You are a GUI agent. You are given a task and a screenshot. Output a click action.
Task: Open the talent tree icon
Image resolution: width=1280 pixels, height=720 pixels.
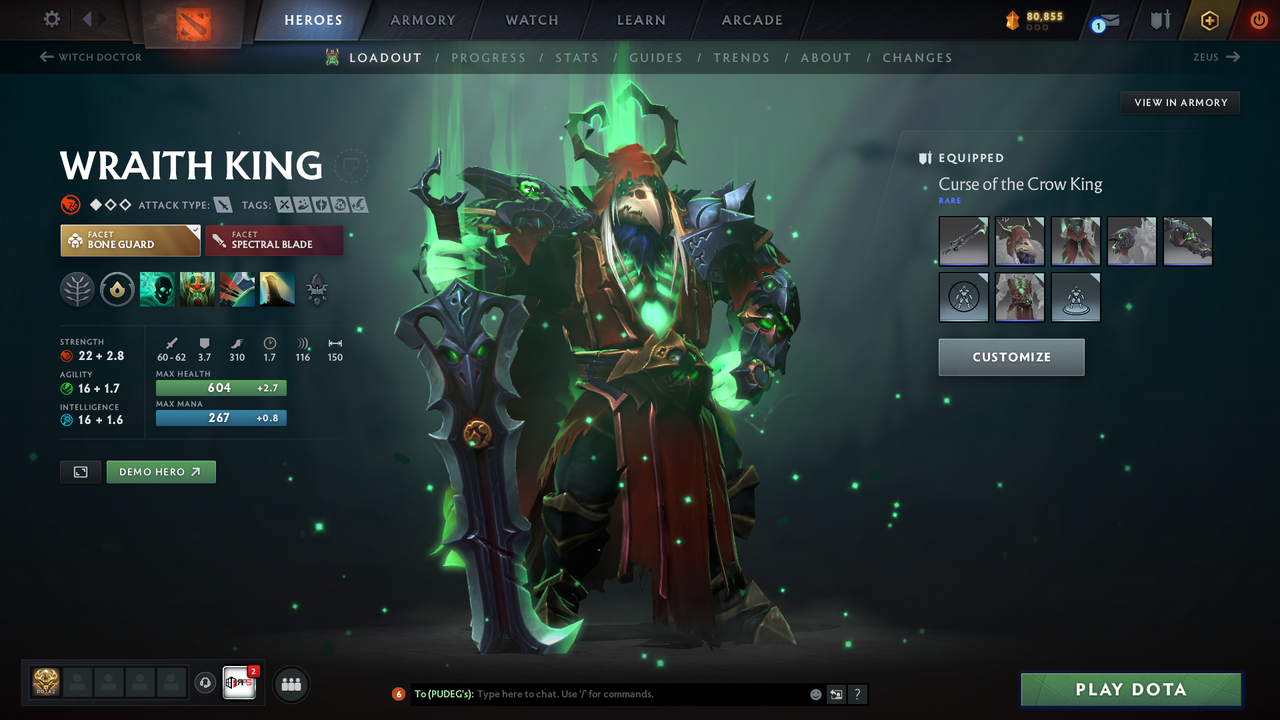77,290
